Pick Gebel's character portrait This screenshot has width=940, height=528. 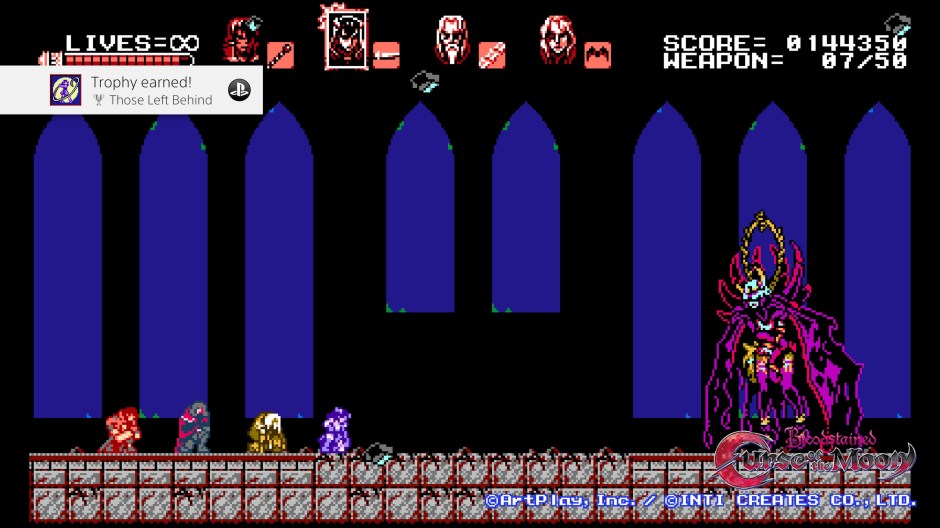(557, 41)
